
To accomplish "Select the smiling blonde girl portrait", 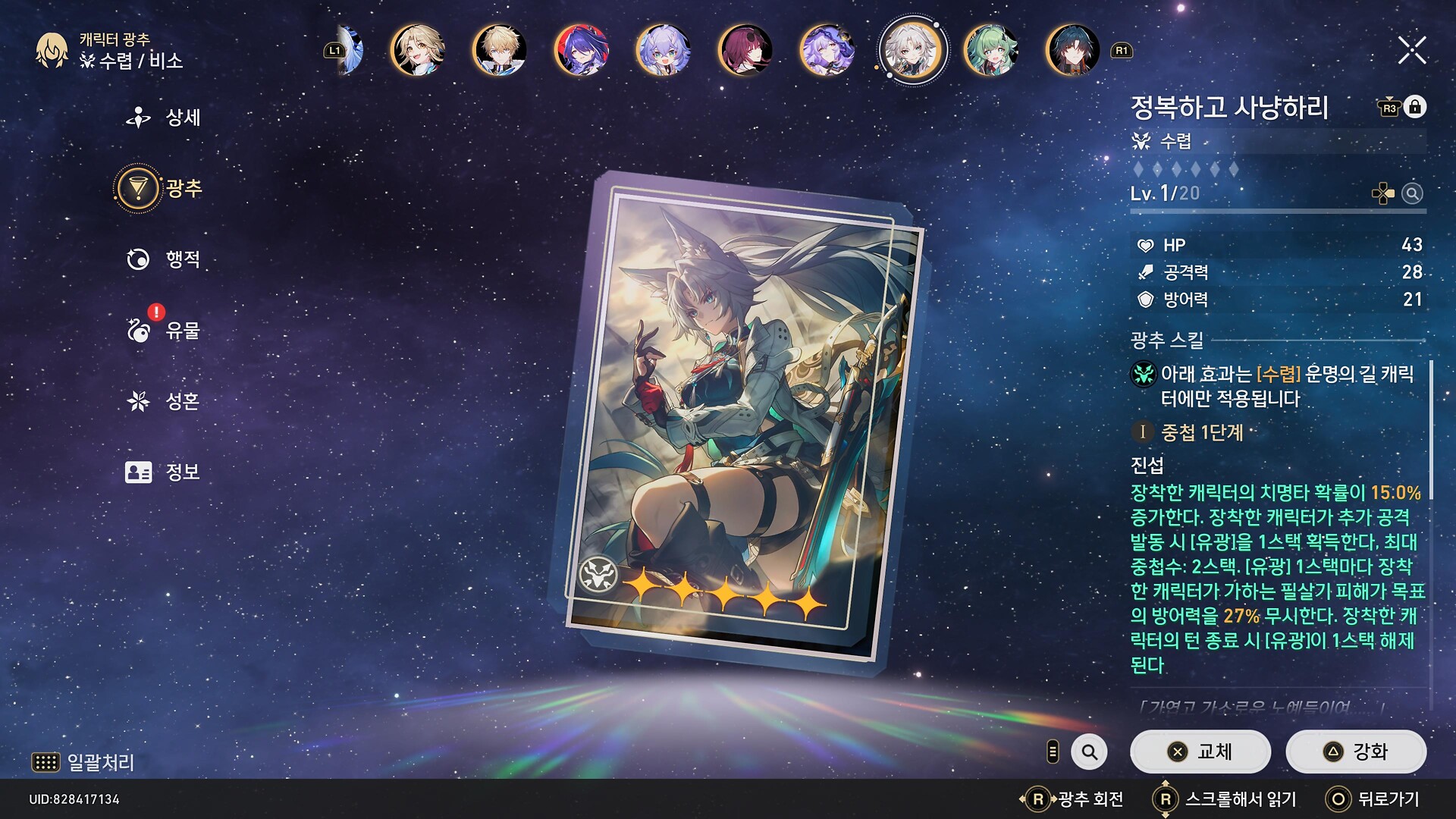I will 417,51.
